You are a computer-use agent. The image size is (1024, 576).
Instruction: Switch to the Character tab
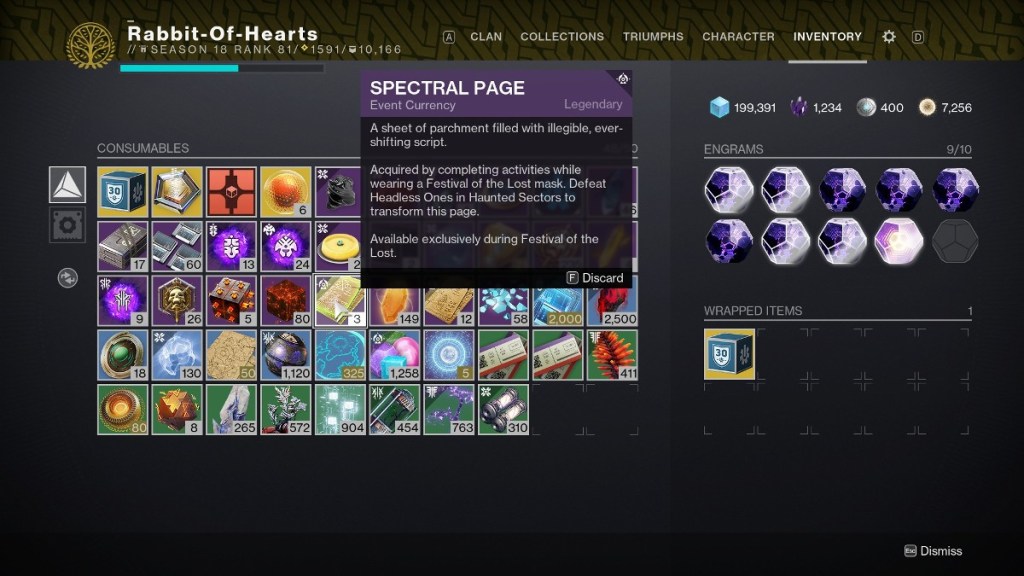(x=740, y=37)
